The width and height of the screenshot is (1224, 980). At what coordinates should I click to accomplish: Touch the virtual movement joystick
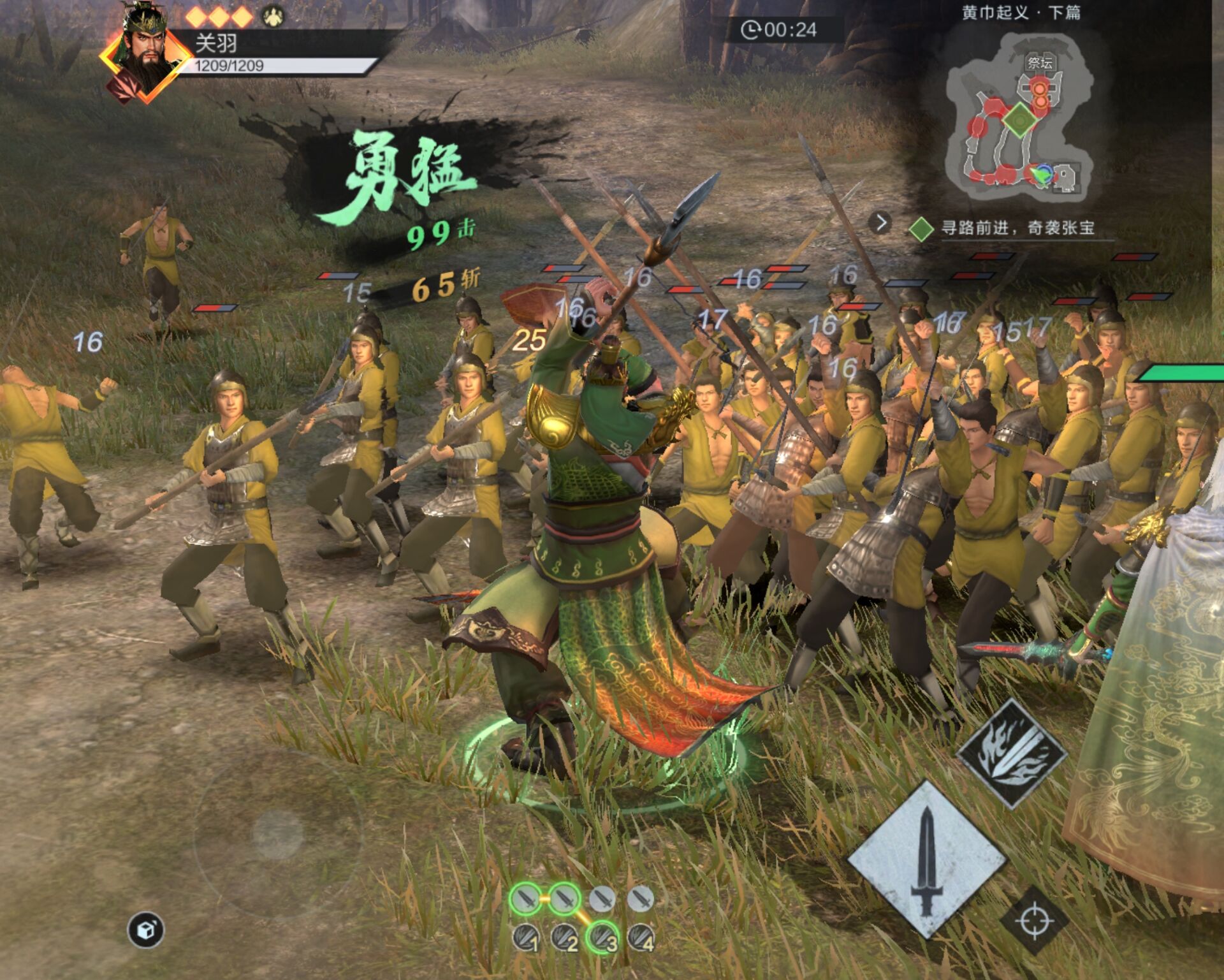click(x=277, y=833)
